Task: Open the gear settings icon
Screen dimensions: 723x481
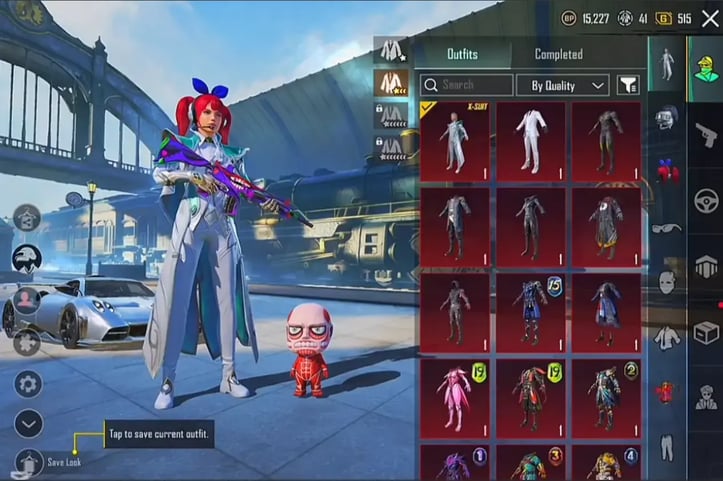Action: tap(27, 384)
